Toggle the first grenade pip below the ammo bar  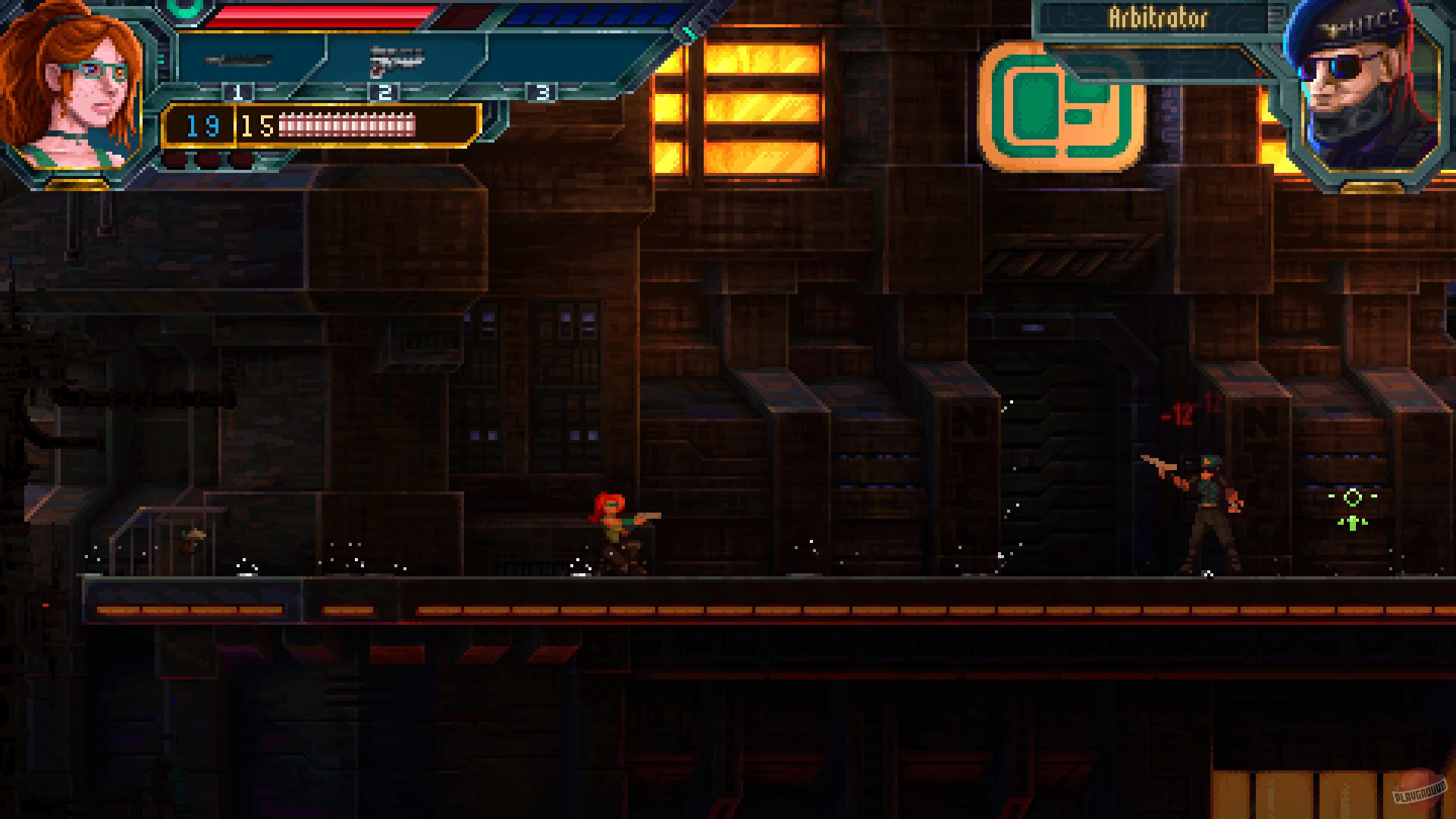[x=177, y=159]
